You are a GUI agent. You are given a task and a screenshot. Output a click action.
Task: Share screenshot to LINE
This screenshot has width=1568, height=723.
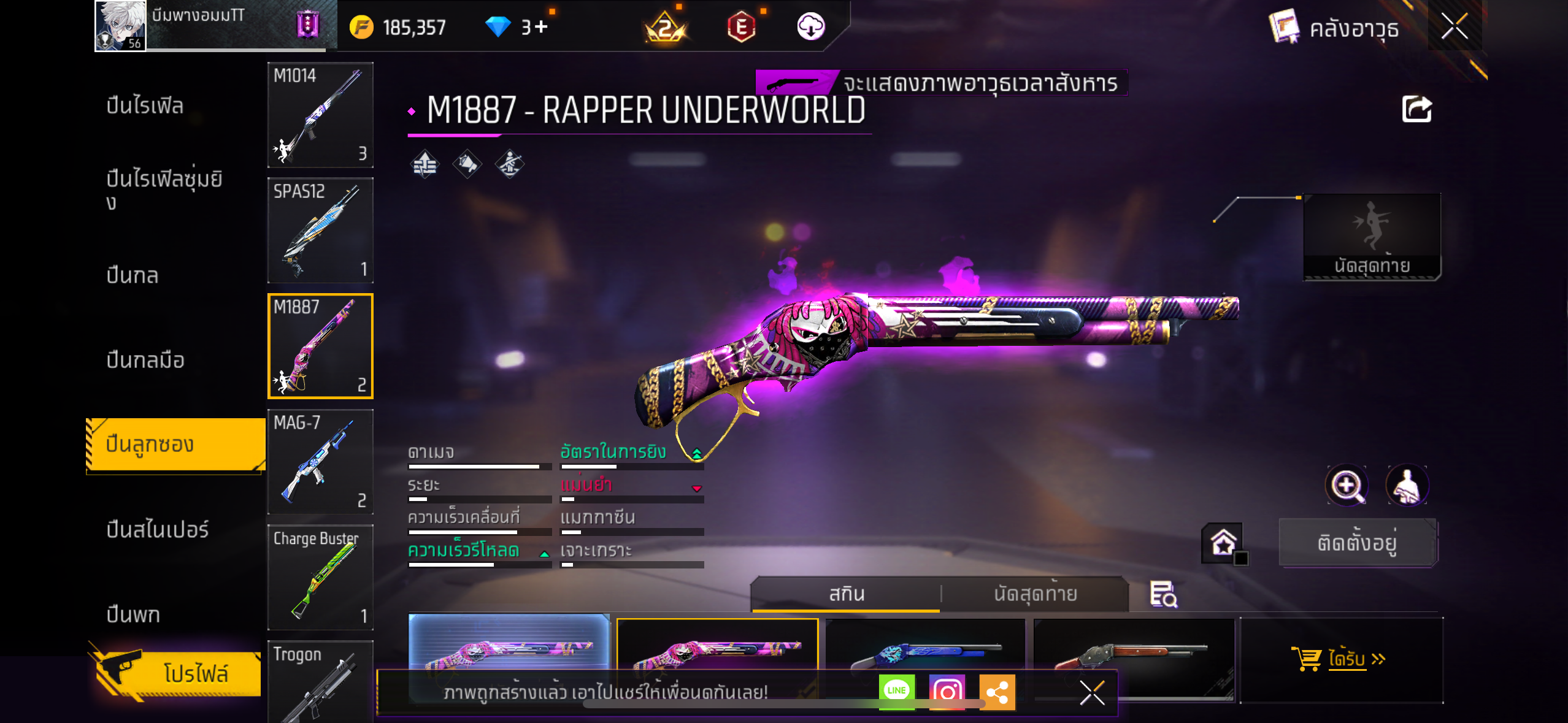click(896, 691)
